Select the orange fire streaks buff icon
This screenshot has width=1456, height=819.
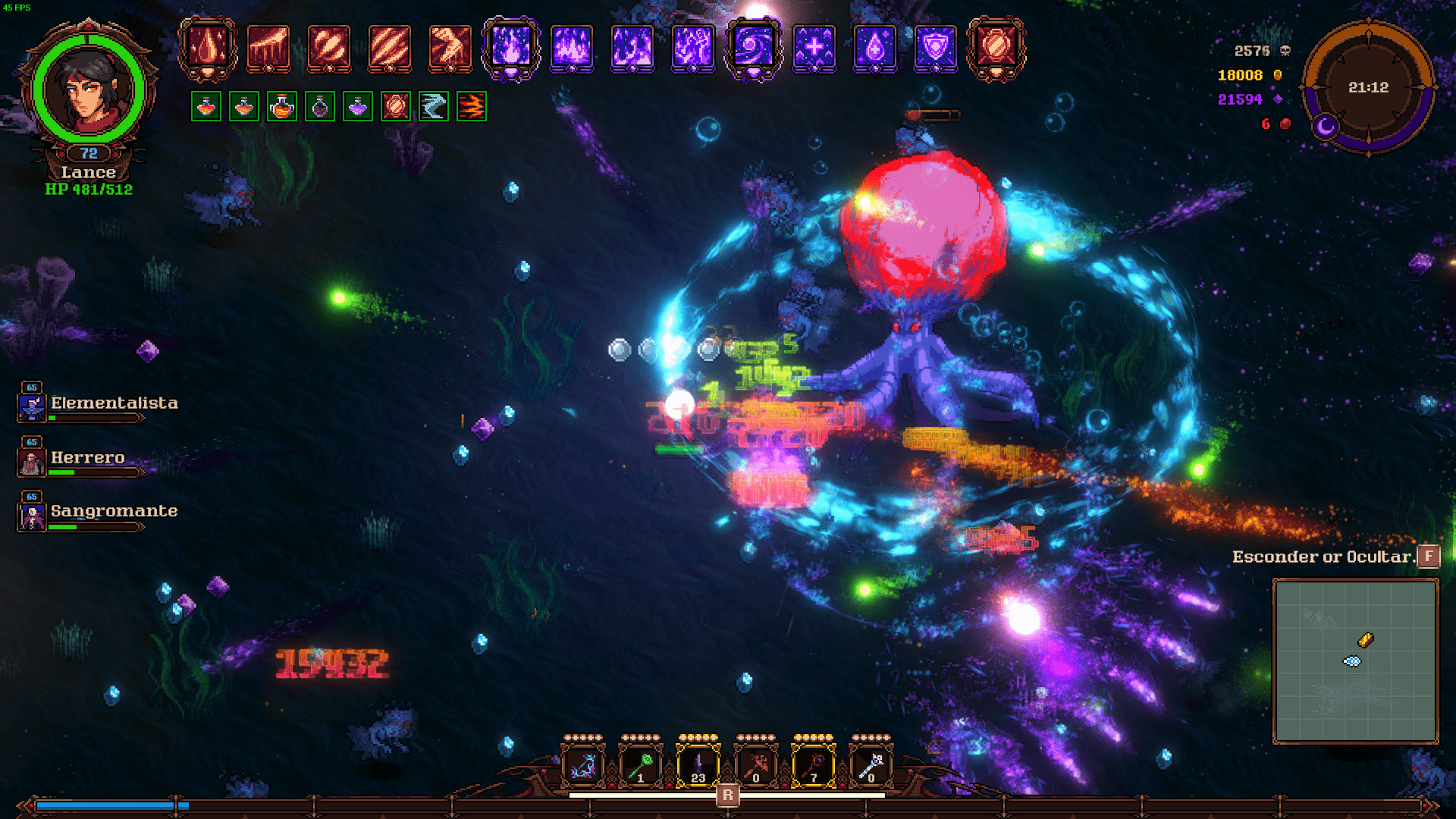[x=472, y=107]
